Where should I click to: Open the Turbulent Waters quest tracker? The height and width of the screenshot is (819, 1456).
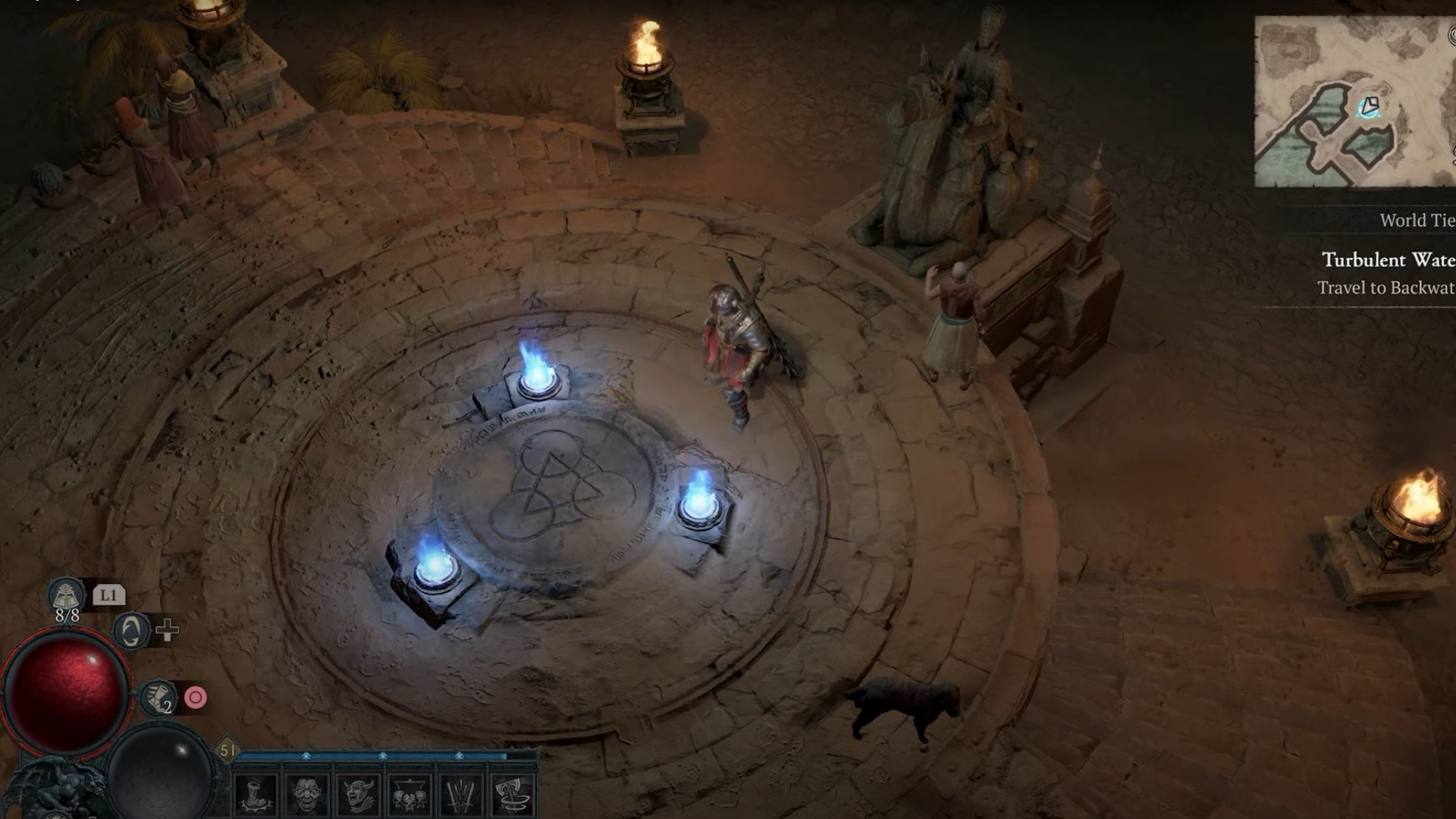pyautogui.click(x=1388, y=260)
